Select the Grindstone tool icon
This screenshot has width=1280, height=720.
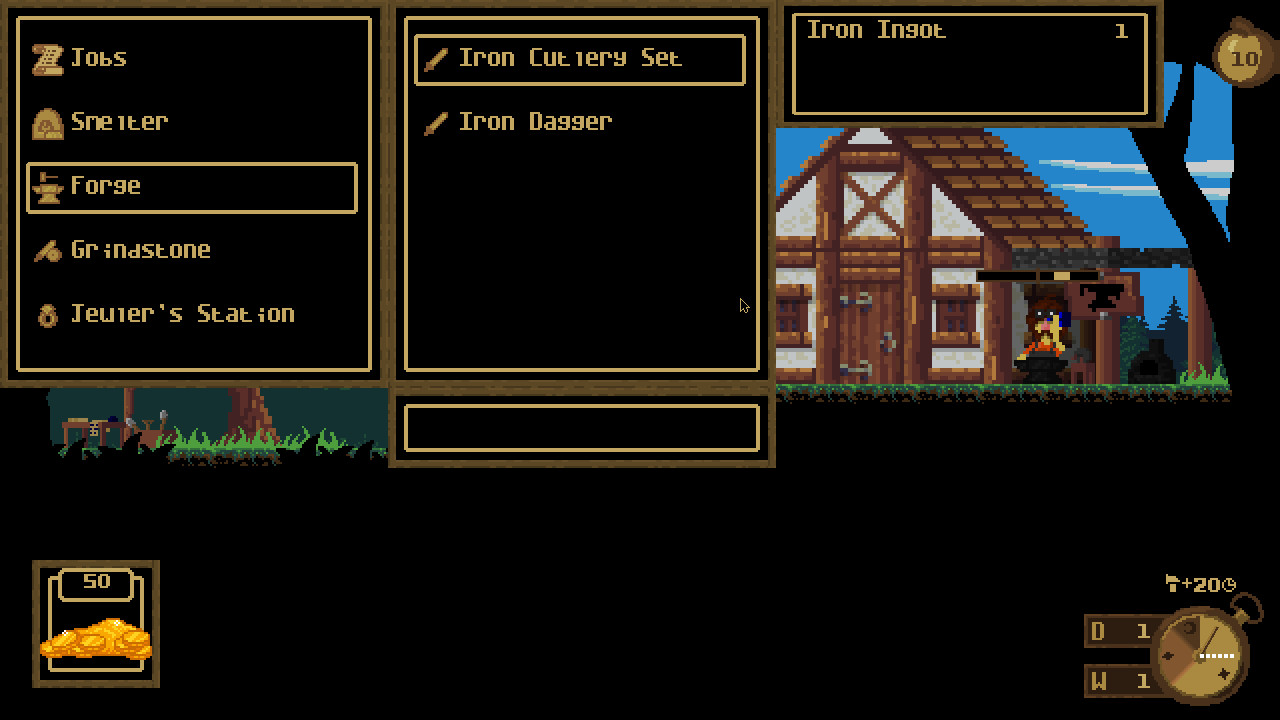[45, 249]
